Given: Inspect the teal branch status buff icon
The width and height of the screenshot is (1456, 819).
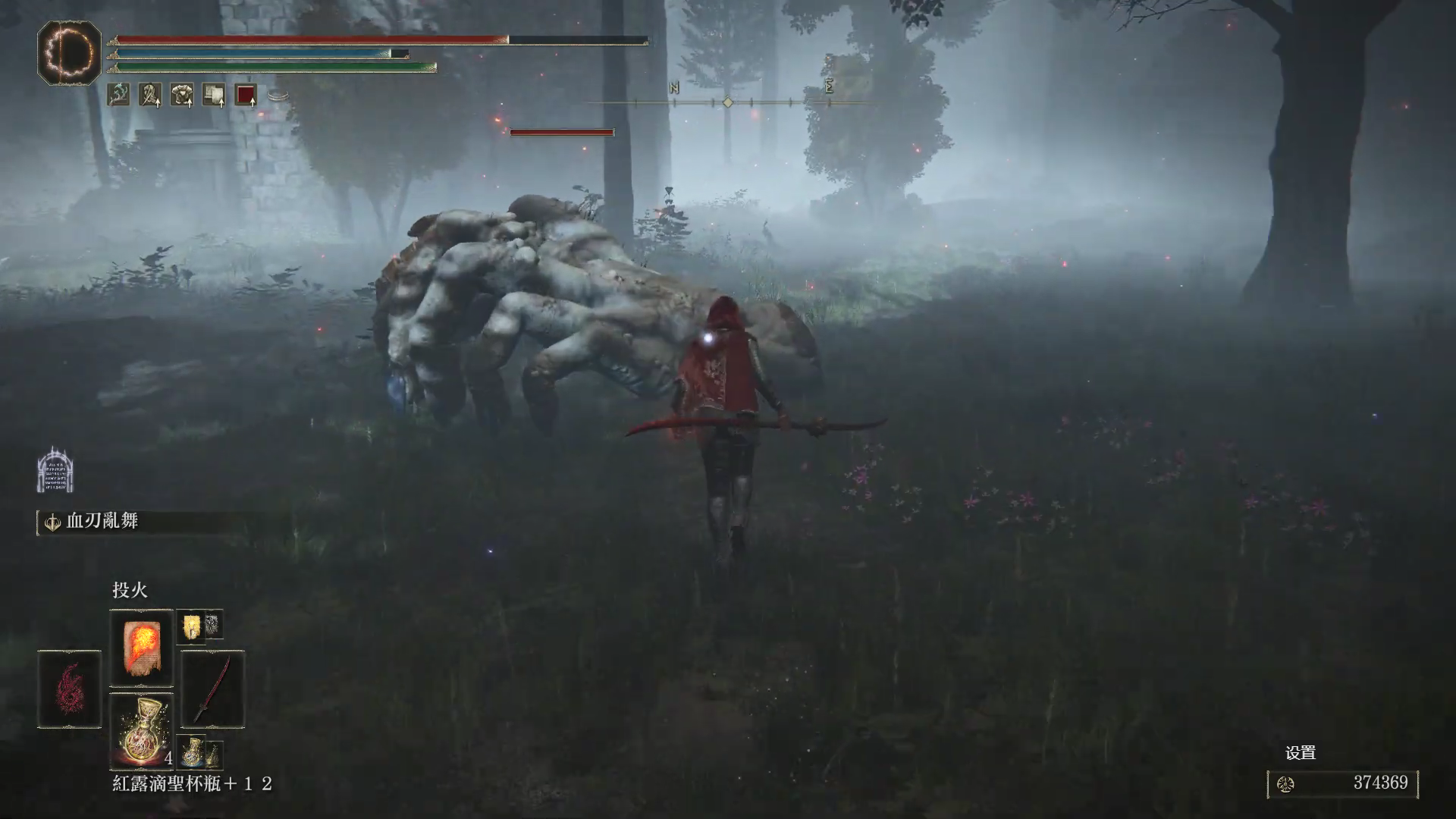Looking at the screenshot, I should click(118, 95).
